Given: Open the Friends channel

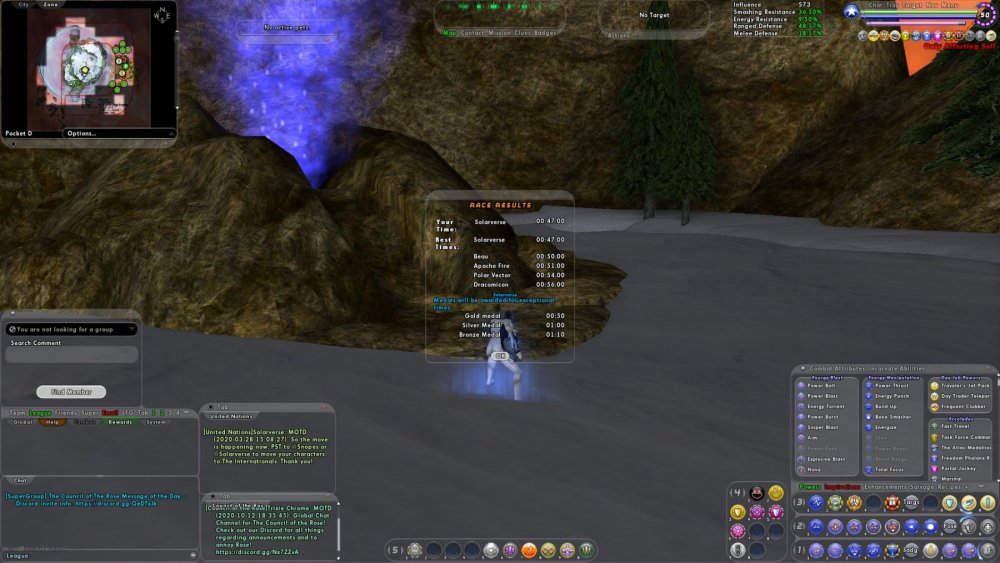Looking at the screenshot, I should tap(67, 412).
